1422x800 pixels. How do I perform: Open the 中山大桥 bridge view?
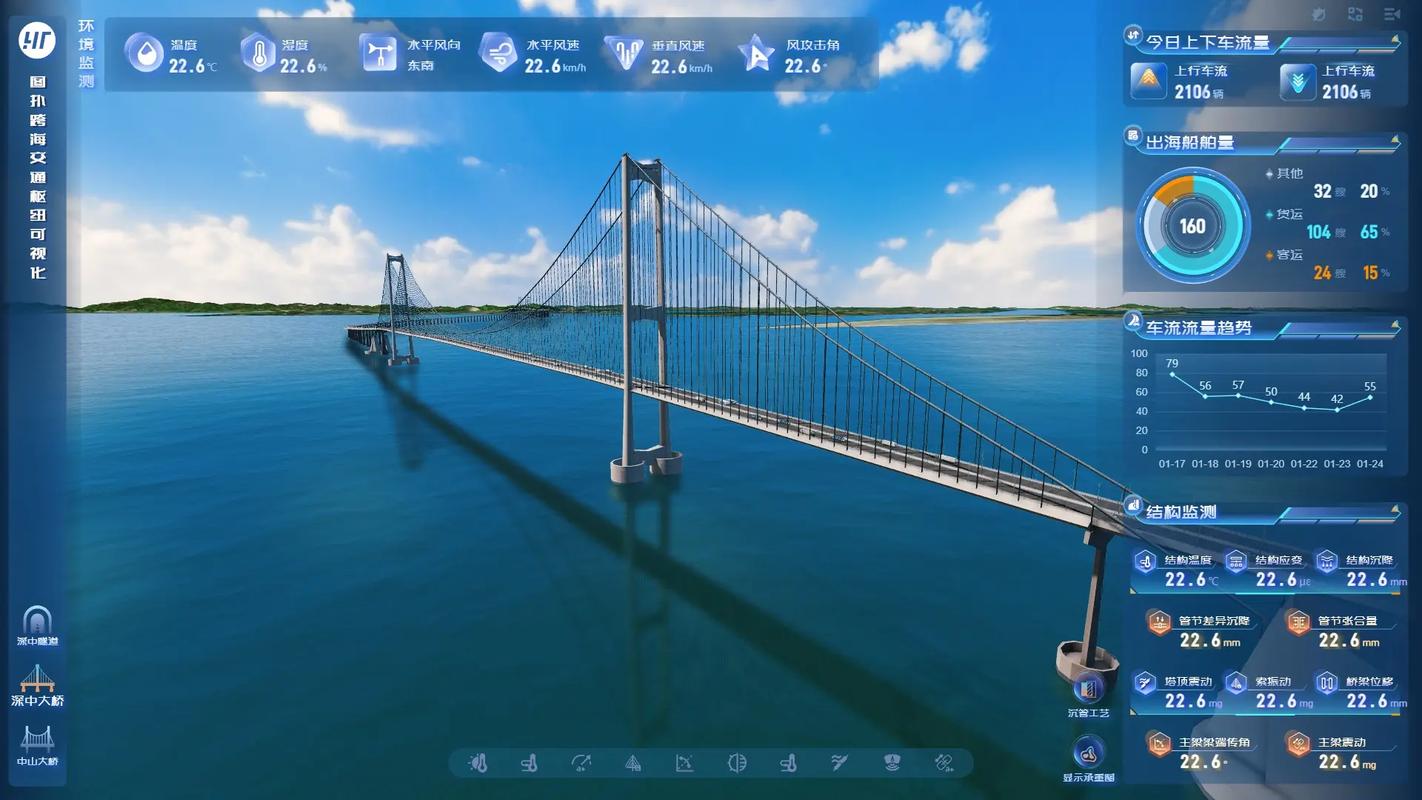point(38,744)
